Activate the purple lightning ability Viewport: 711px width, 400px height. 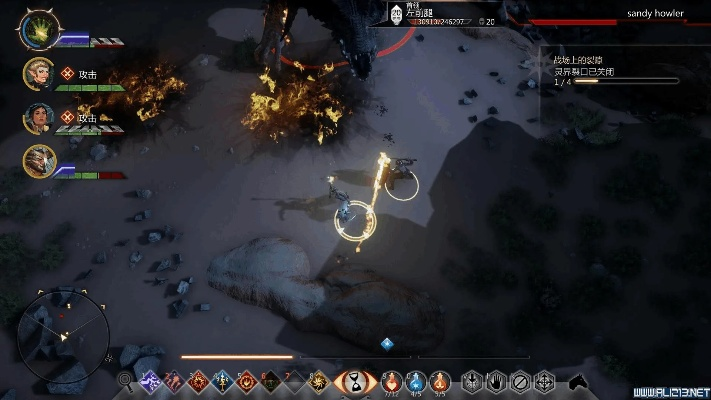pos(151,380)
